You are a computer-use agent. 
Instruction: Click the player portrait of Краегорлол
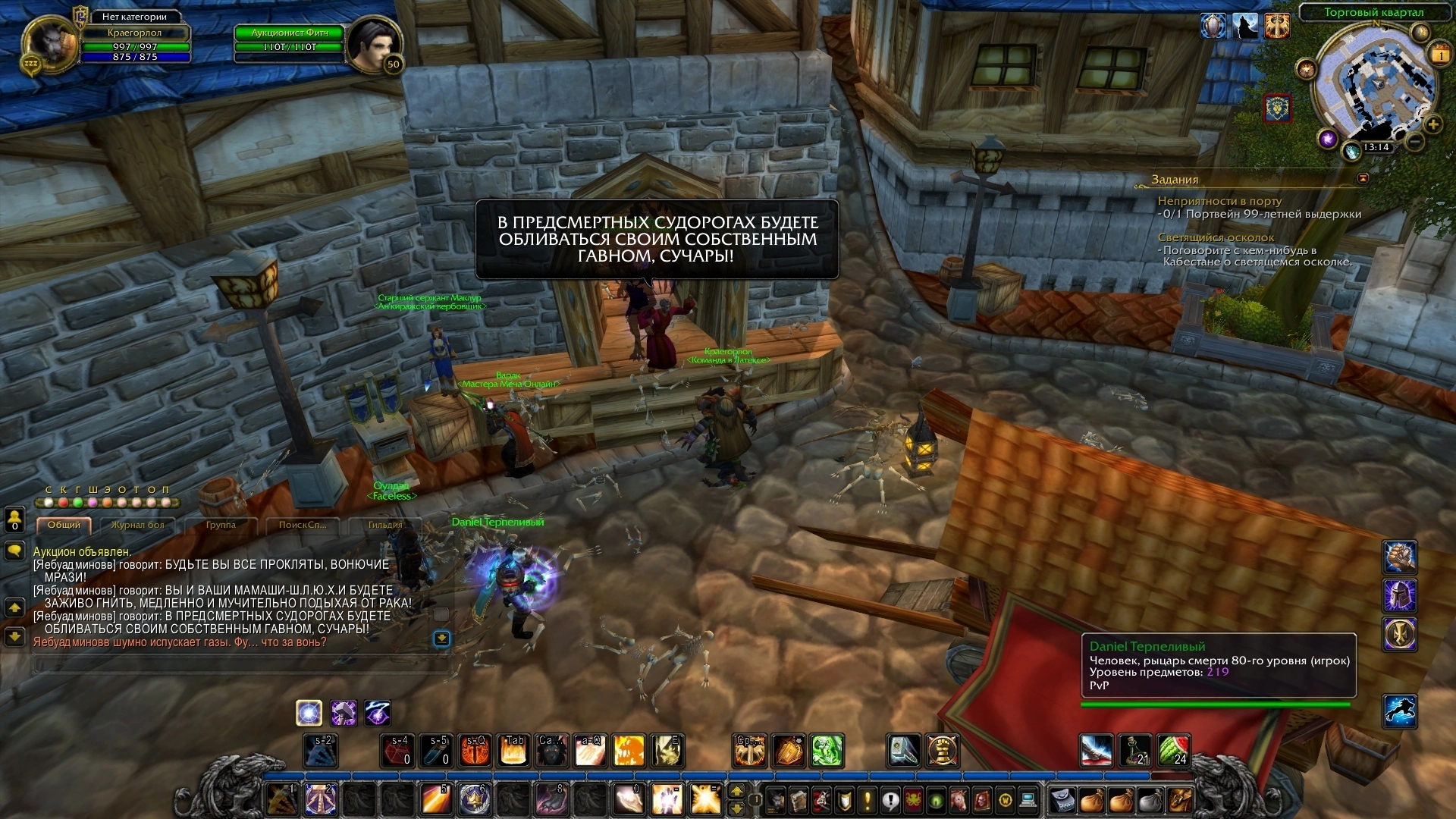(x=50, y=44)
